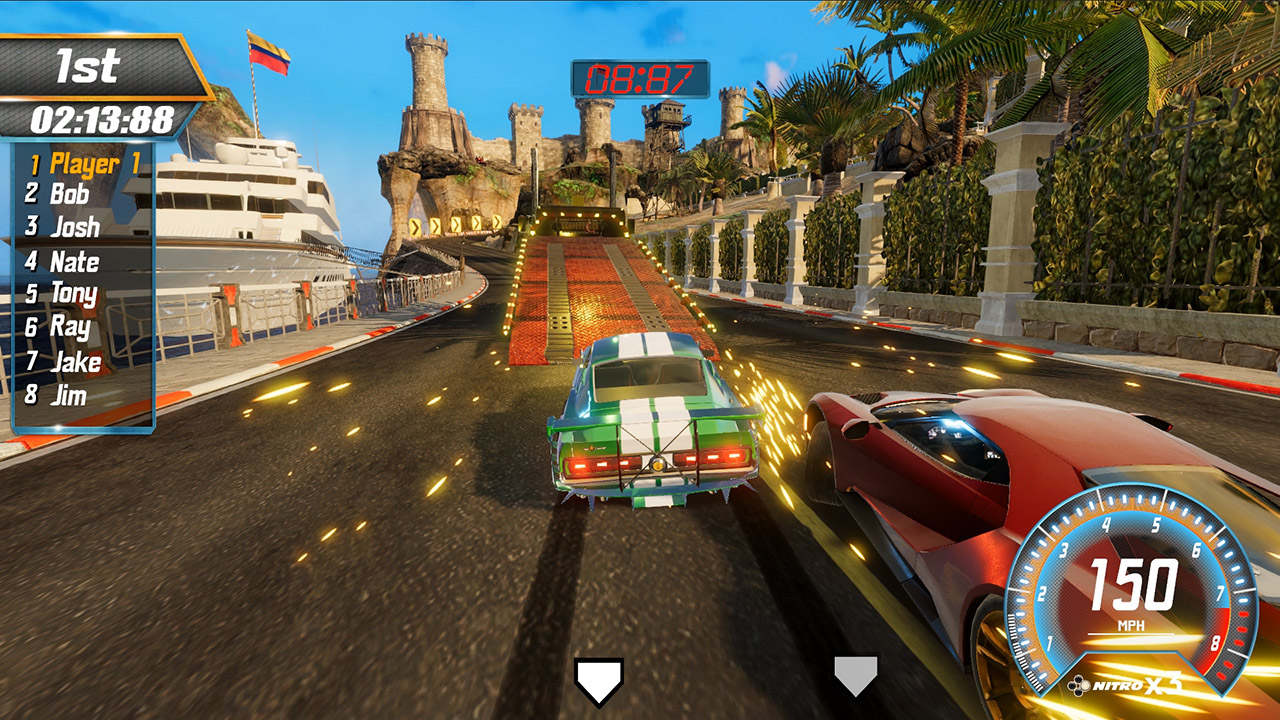This screenshot has width=1280, height=720.
Task: Click the nitro canister cluster icon
Action: (x=1079, y=684)
